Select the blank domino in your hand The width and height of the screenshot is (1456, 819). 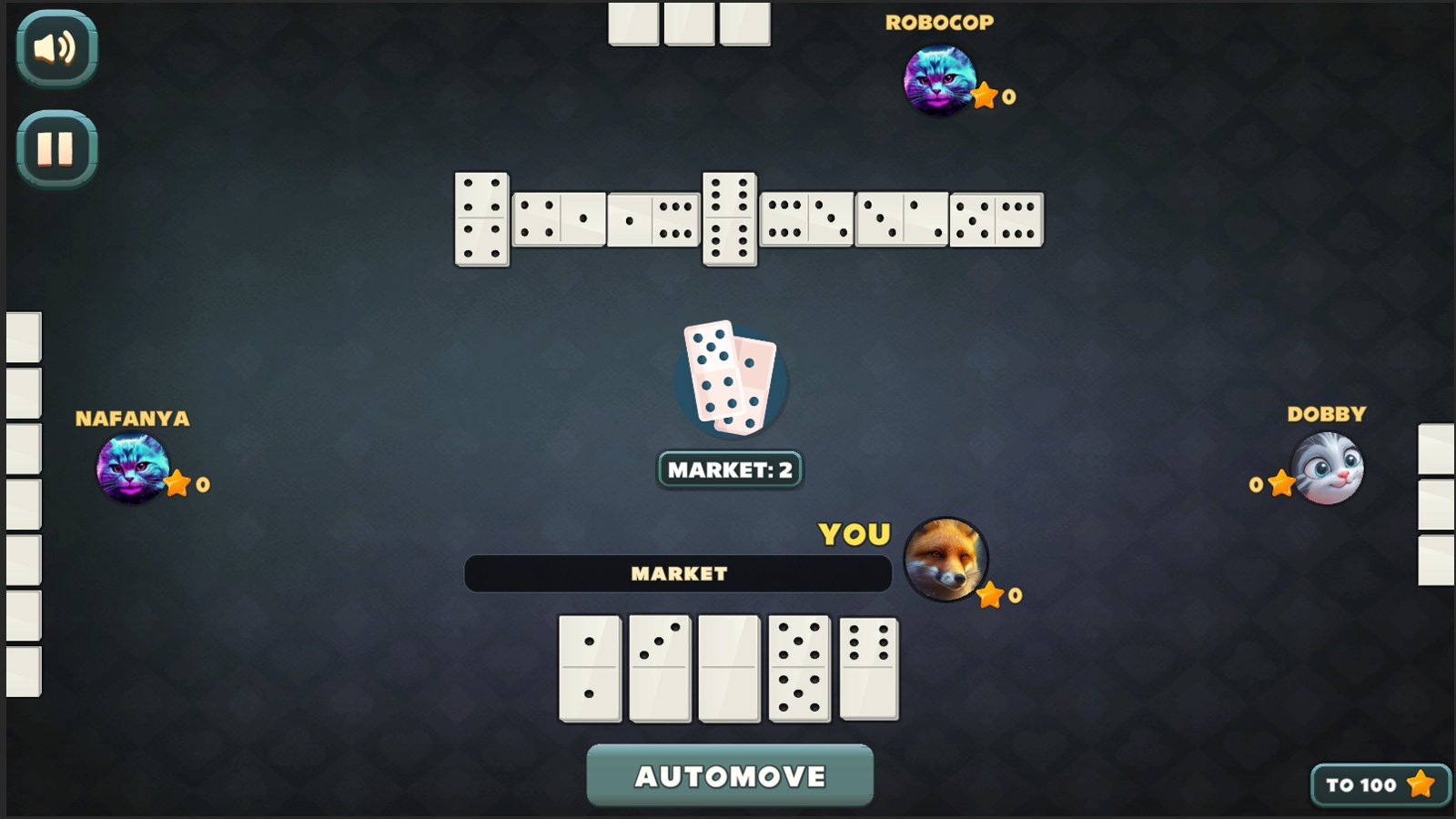click(728, 669)
